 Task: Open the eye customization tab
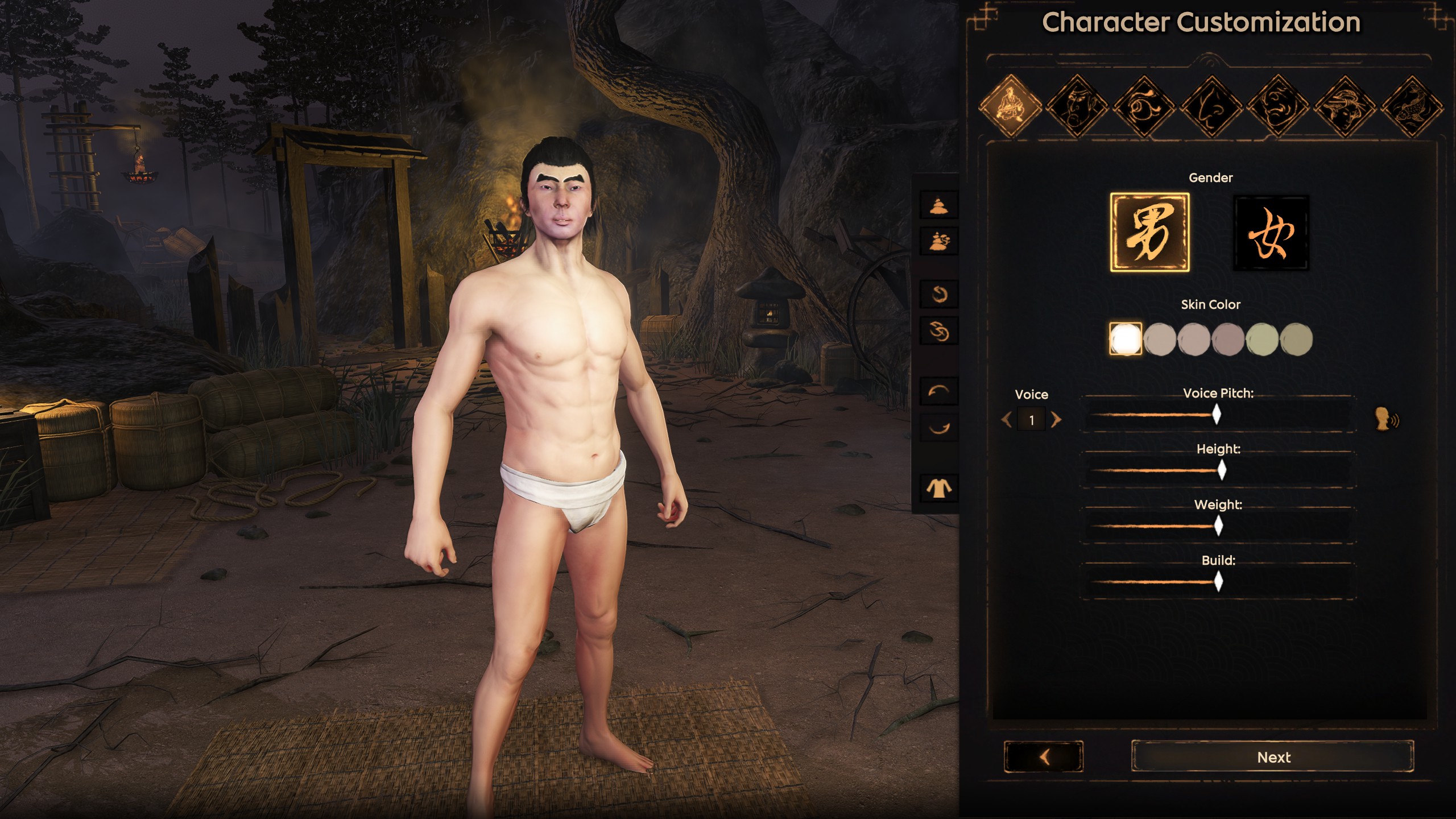(x=1144, y=106)
